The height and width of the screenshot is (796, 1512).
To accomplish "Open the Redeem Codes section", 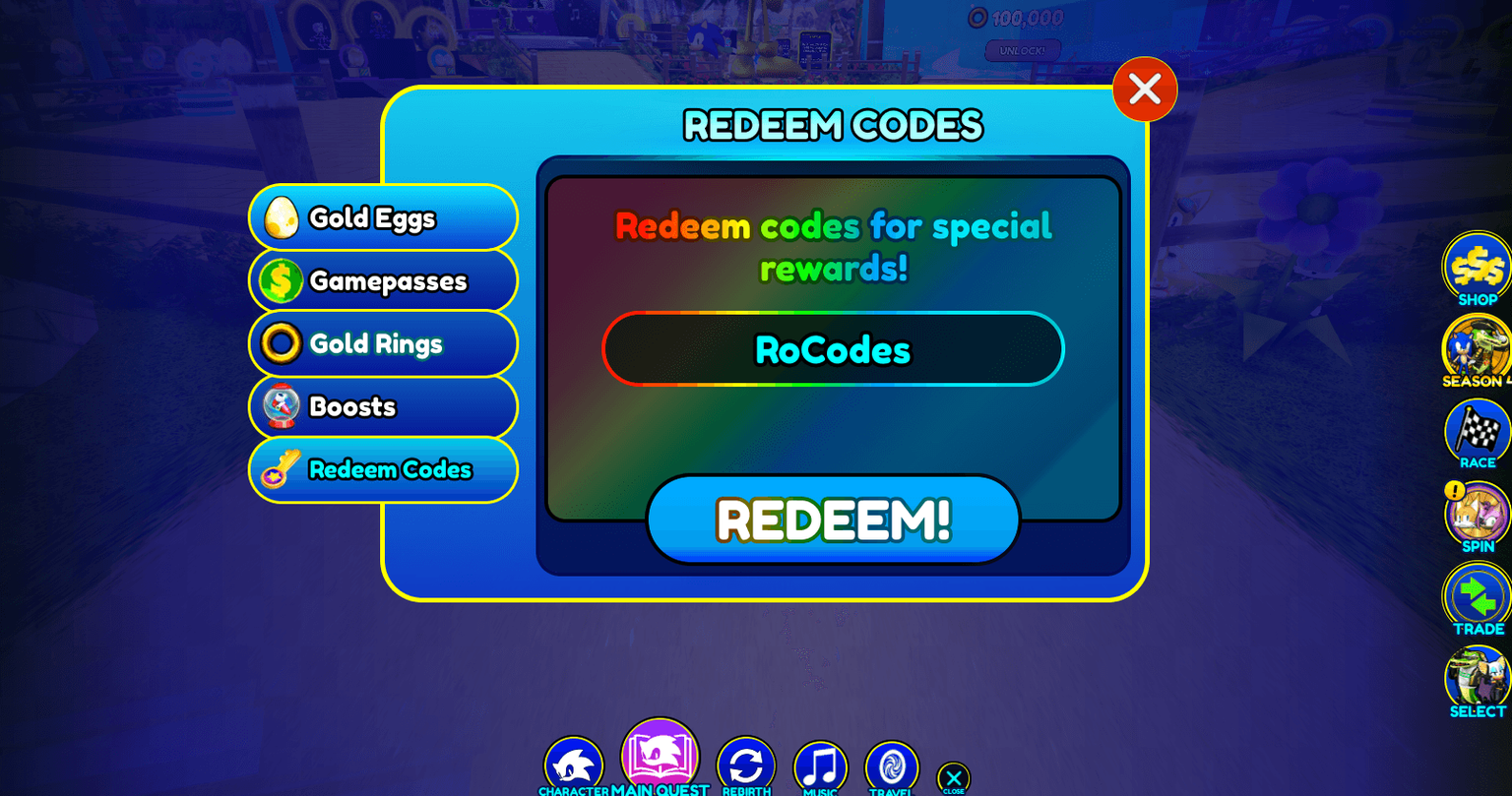I will [x=383, y=469].
